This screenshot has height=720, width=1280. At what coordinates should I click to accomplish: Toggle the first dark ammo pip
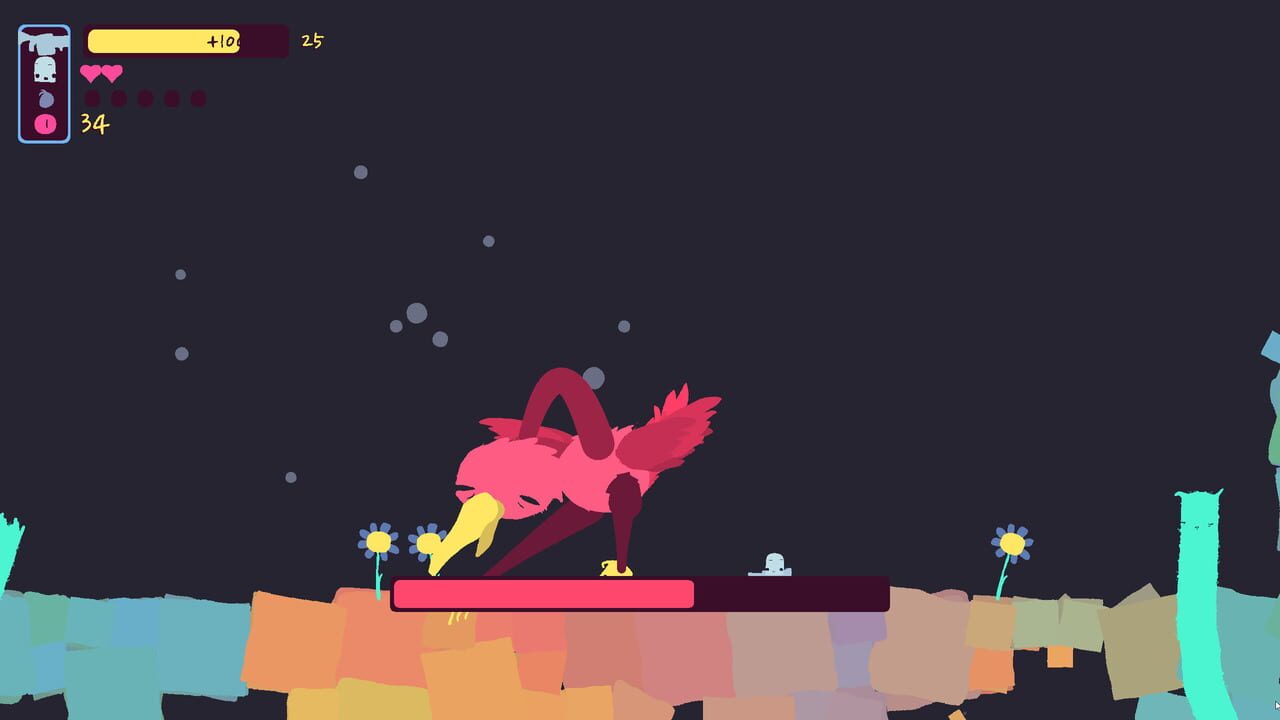pyautogui.click(x=93, y=98)
